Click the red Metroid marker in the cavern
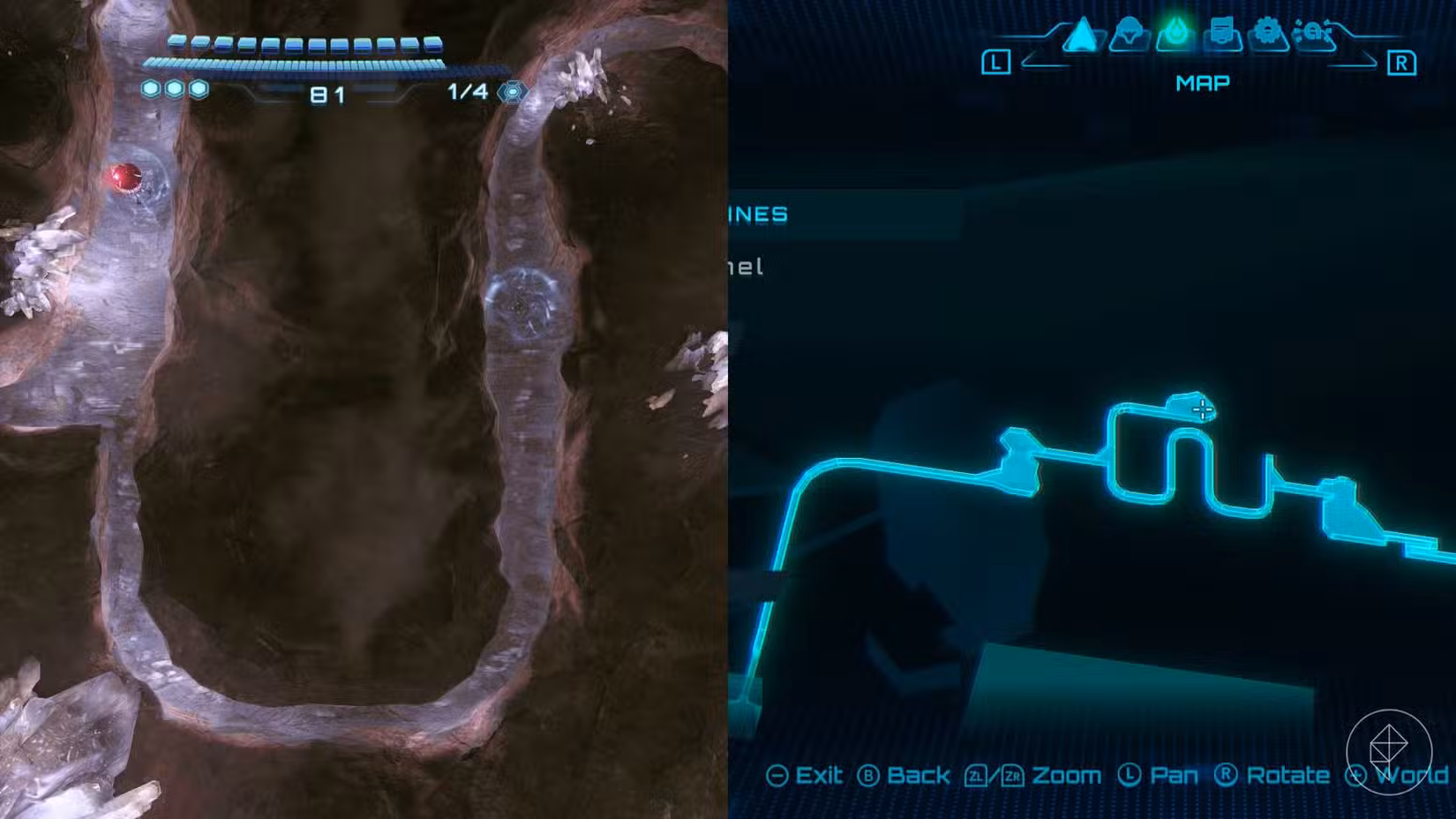Screen dimensions: 1456x819 [x=124, y=176]
